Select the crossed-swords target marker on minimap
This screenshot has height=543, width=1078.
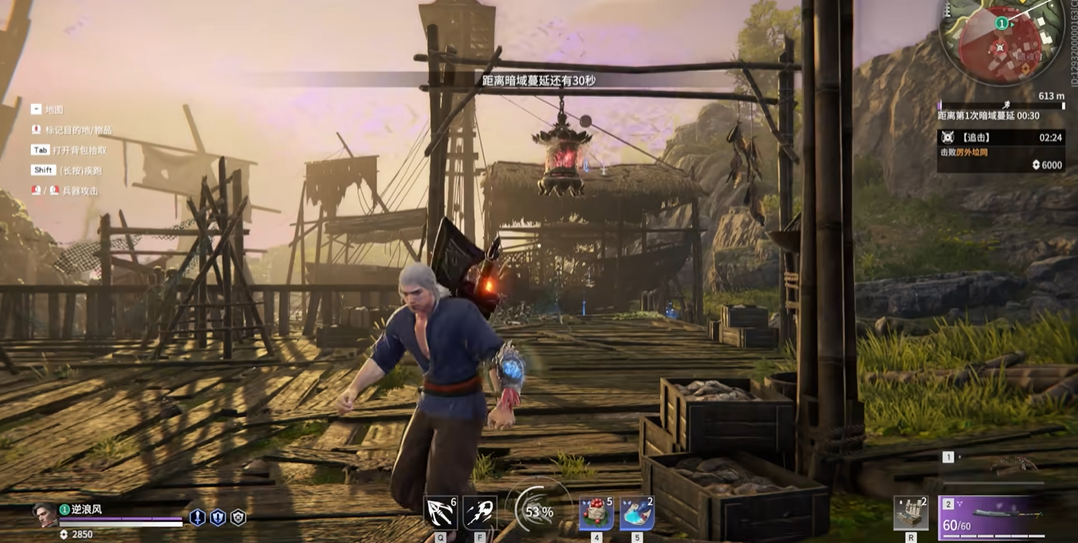pos(999,47)
